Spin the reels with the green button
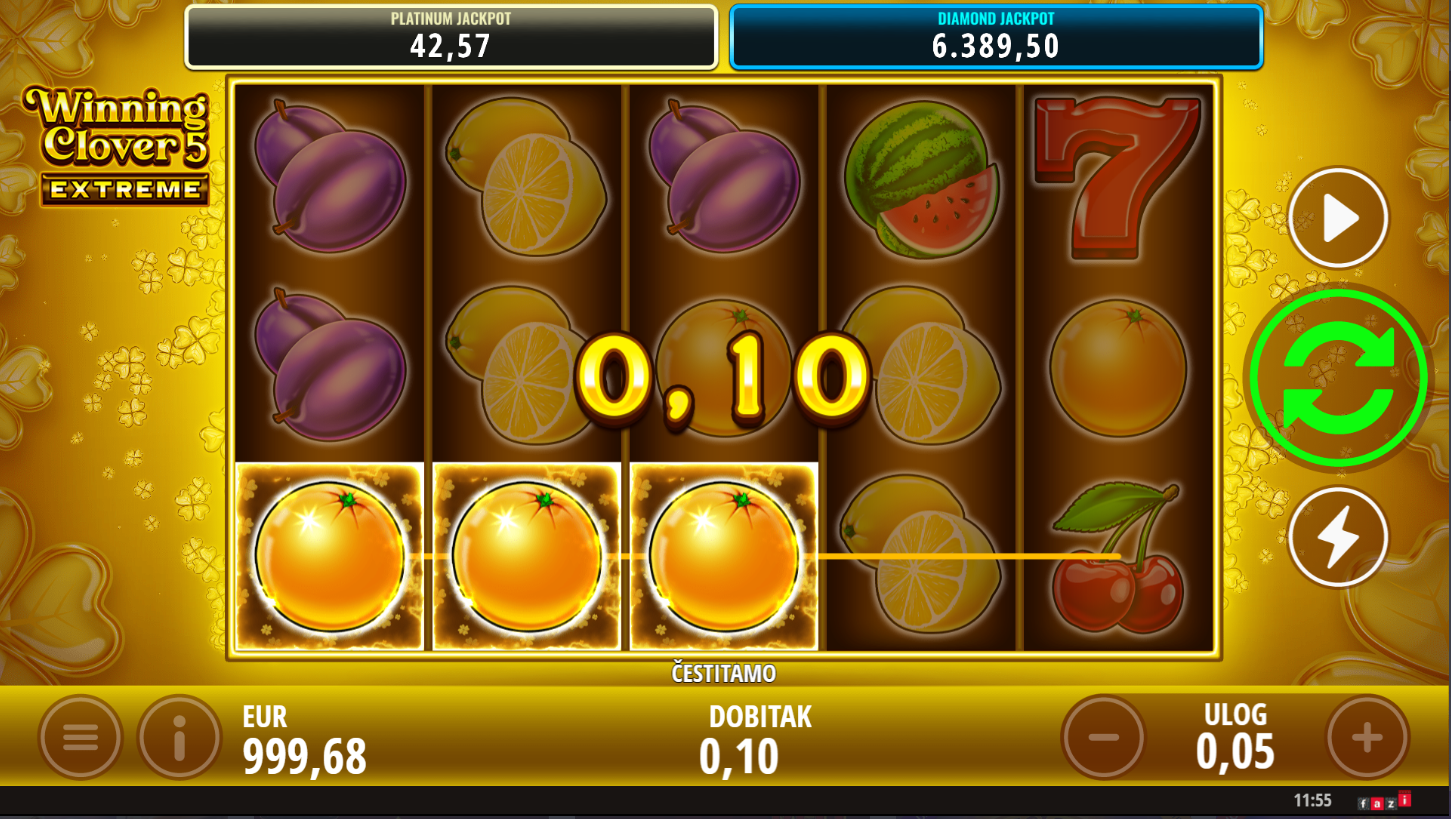Screen dimensions: 1451x819 (1338, 378)
